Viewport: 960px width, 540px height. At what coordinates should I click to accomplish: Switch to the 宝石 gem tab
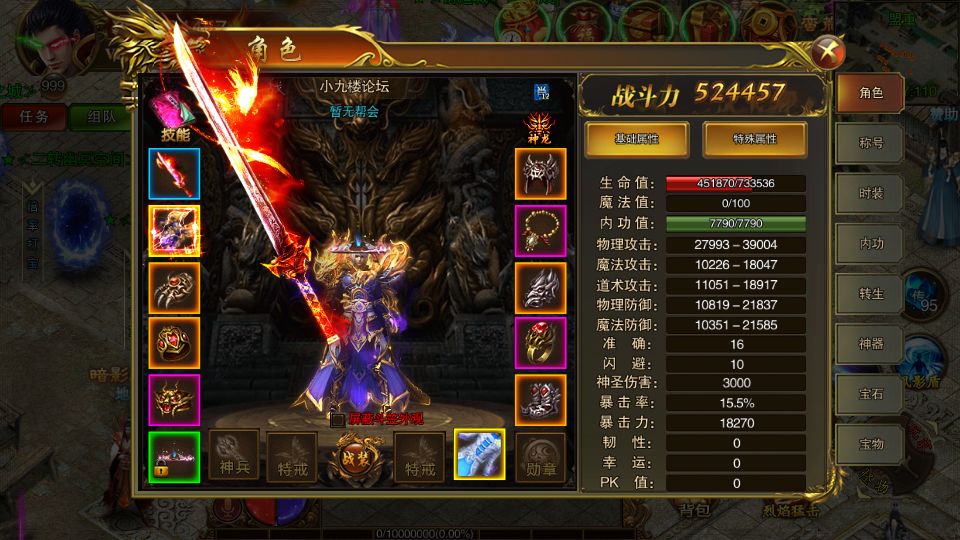871,392
